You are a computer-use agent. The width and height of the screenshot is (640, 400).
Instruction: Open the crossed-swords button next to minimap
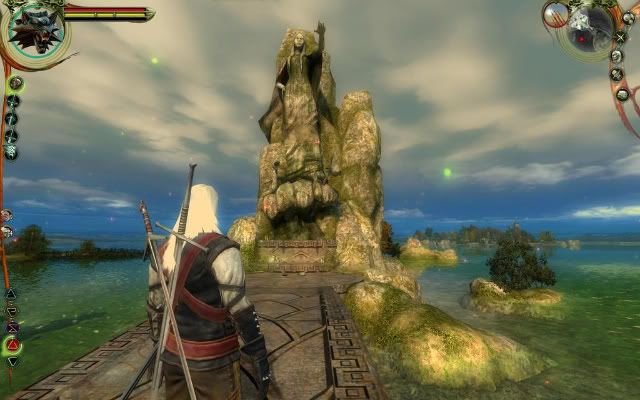pos(621,37)
